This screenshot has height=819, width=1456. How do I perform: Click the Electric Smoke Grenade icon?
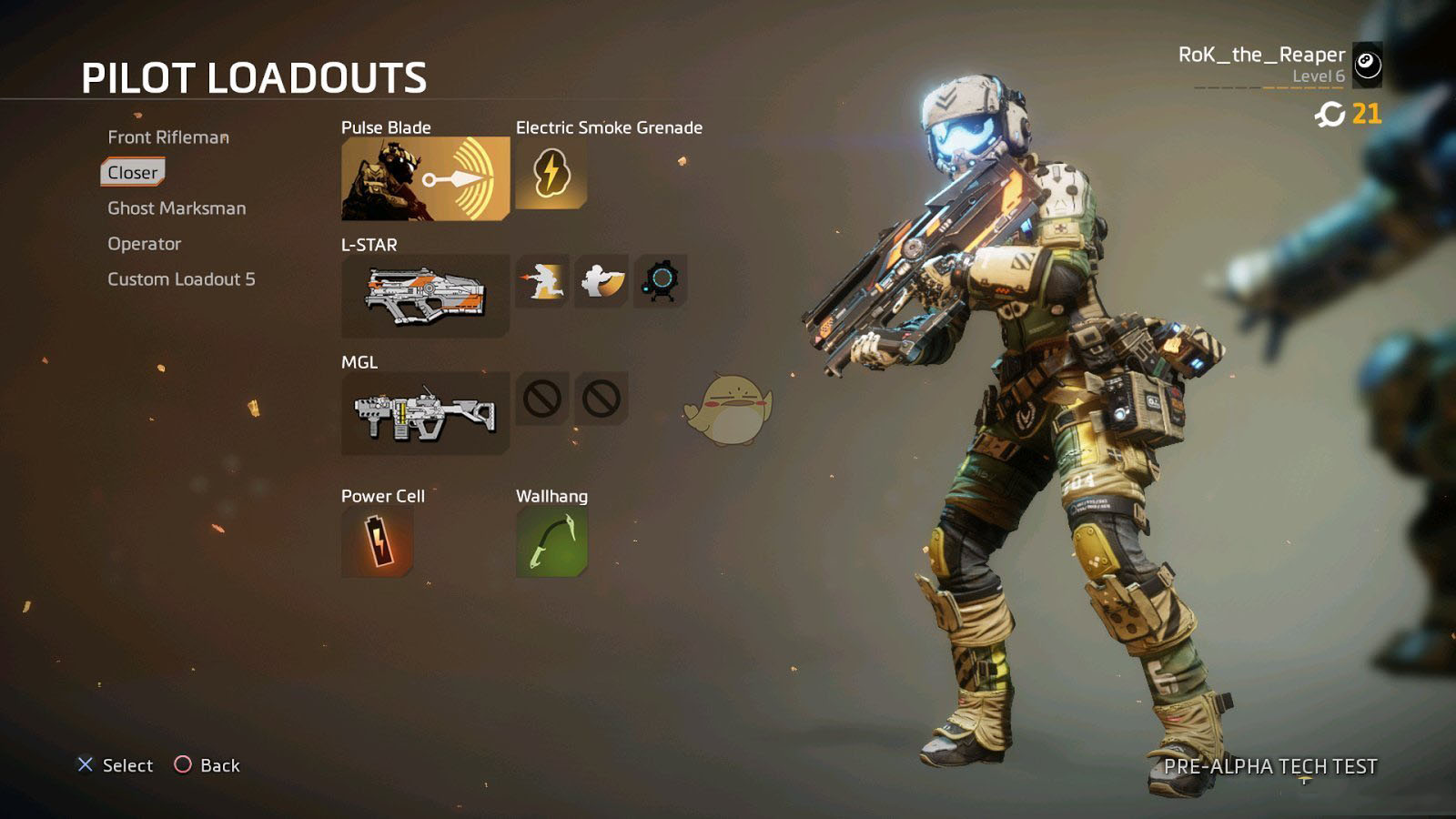pos(551,173)
